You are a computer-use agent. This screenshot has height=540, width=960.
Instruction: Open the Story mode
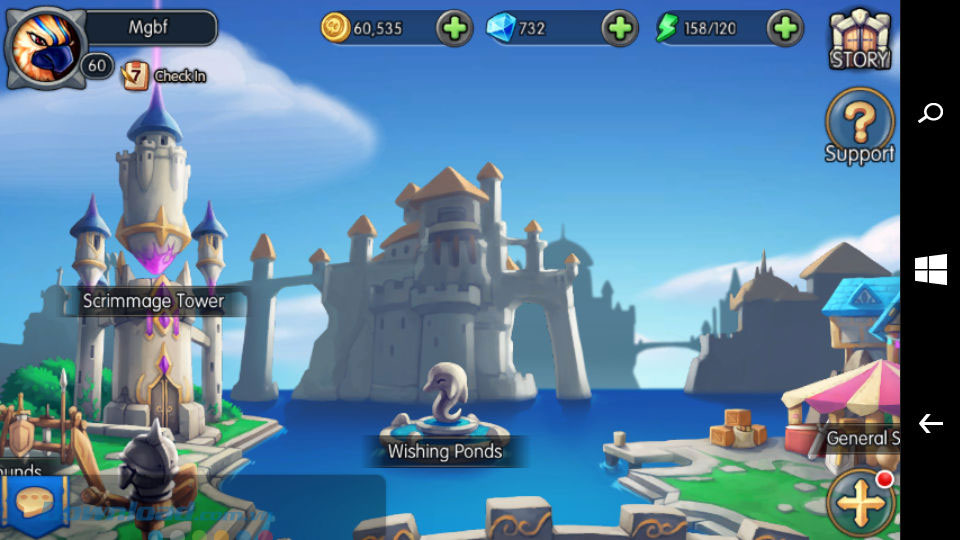coord(859,40)
